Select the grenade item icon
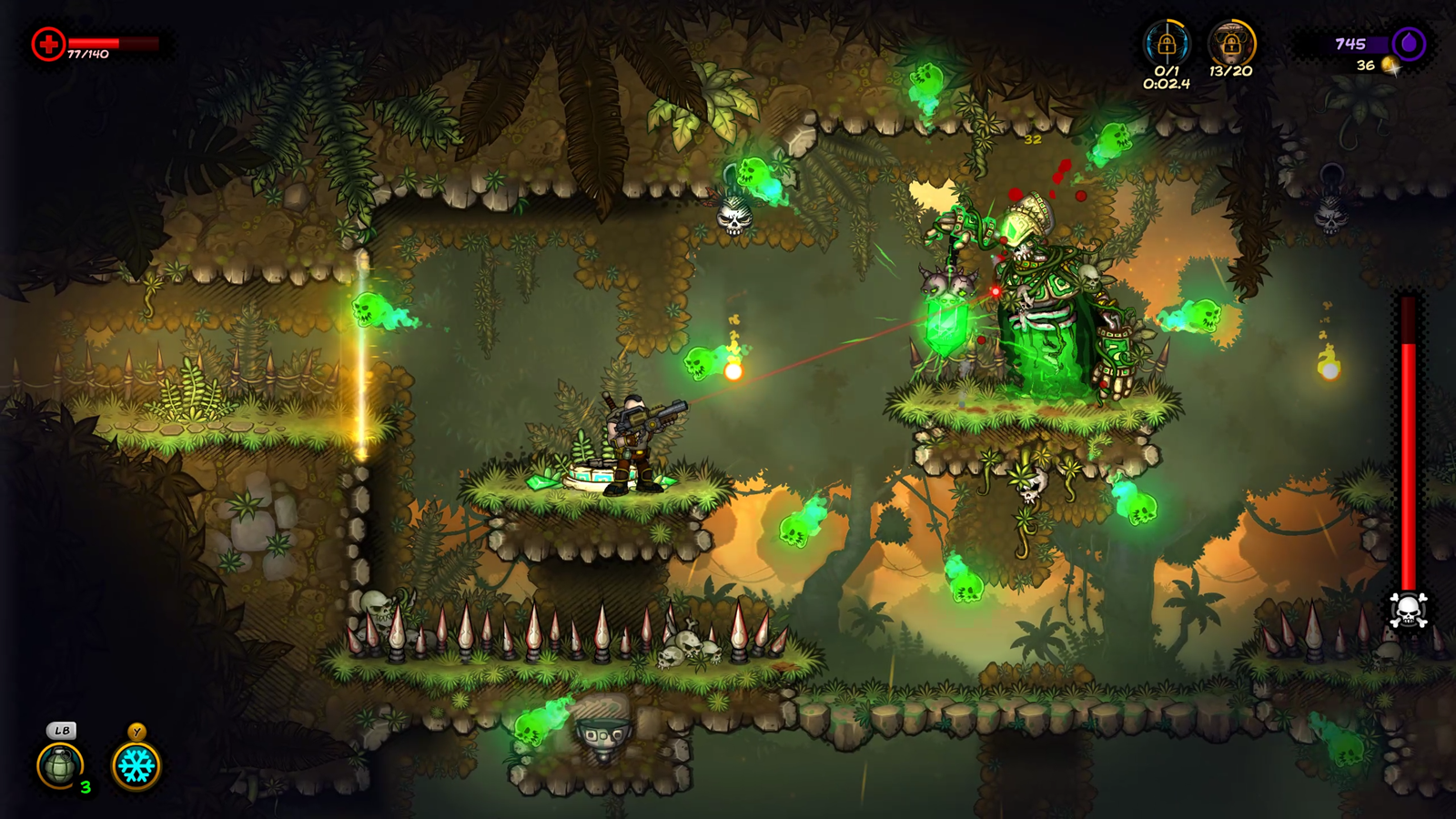Image resolution: width=1456 pixels, height=819 pixels. click(60, 765)
